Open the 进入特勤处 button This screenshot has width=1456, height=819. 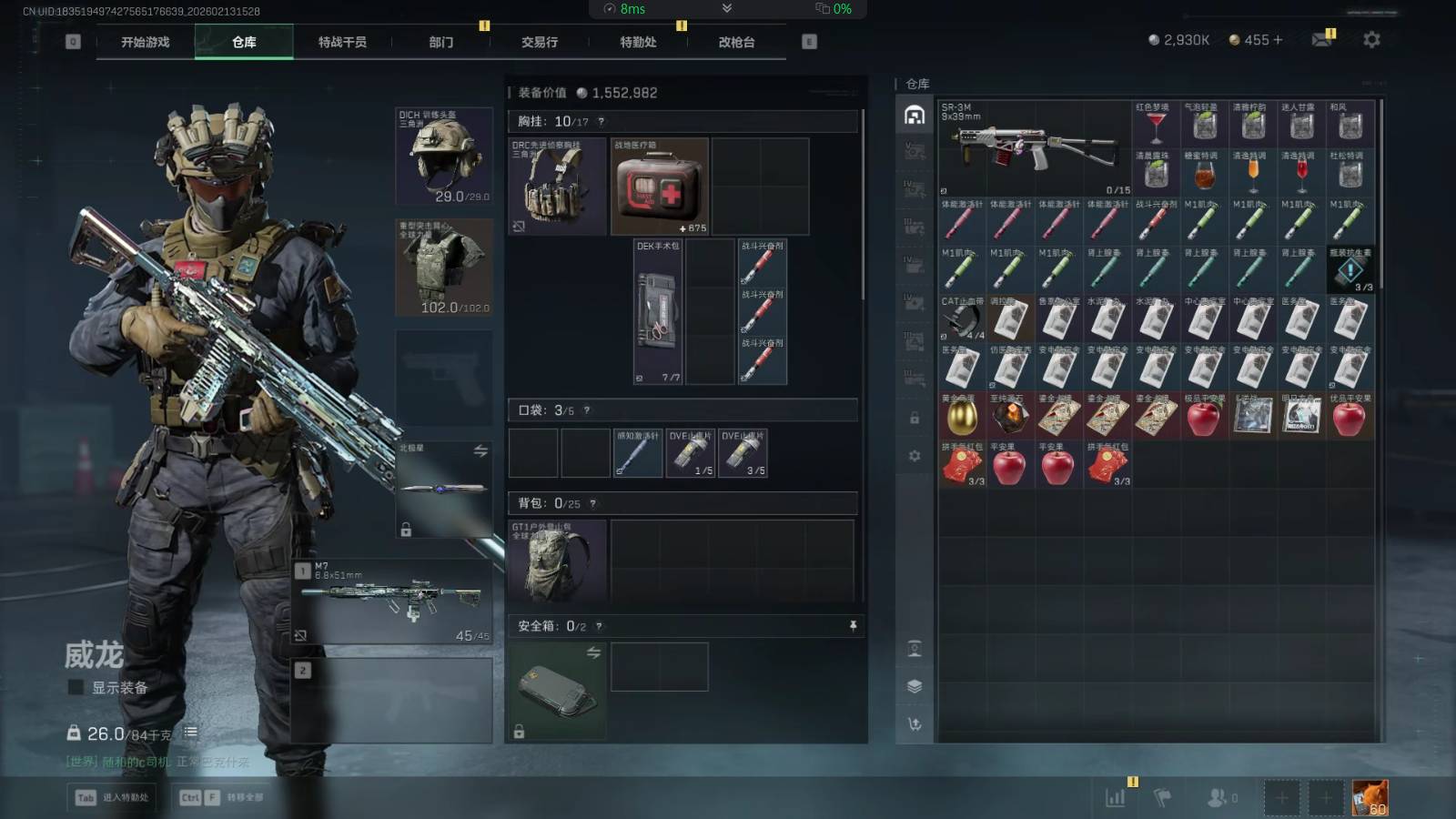point(113,797)
